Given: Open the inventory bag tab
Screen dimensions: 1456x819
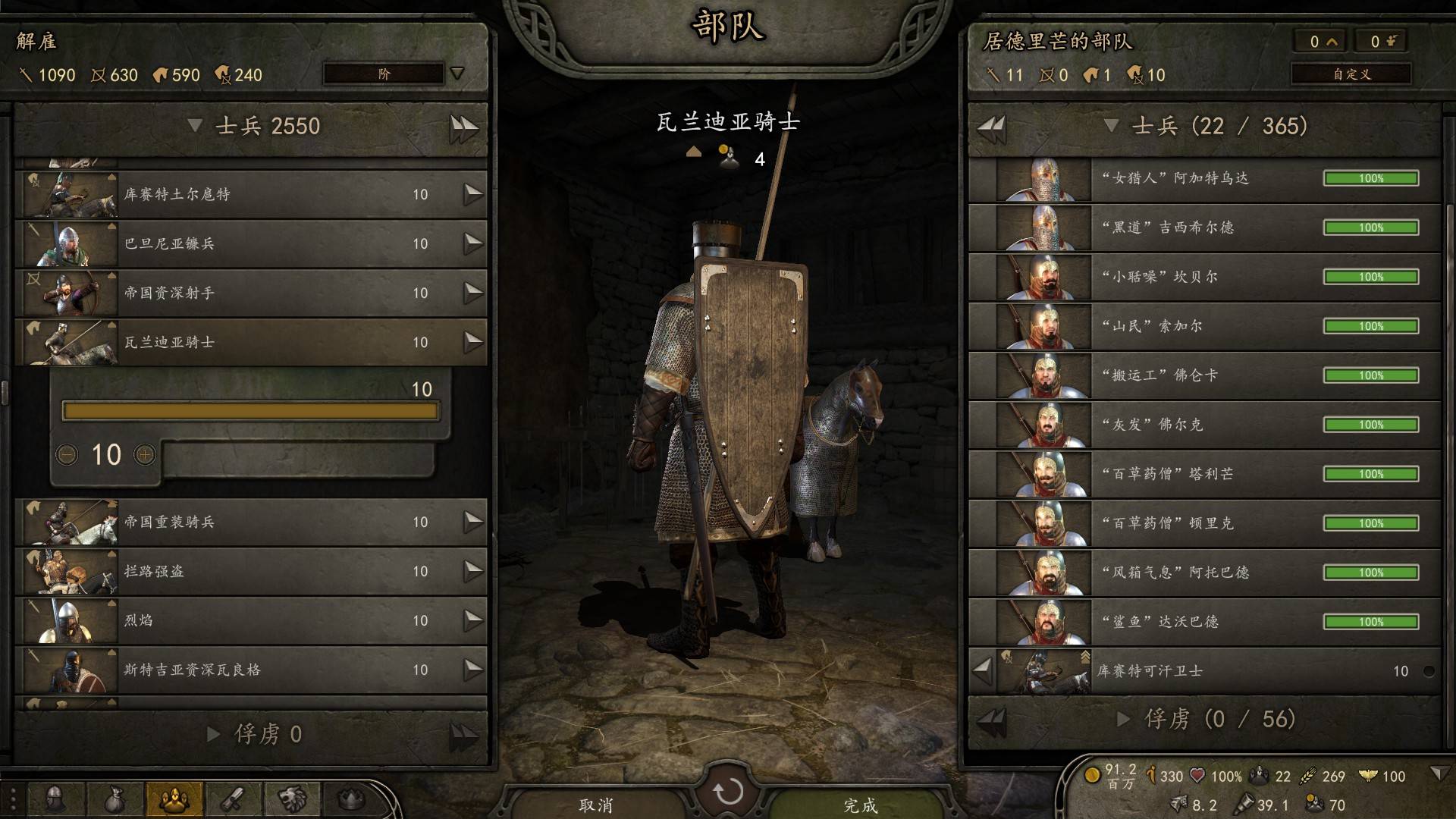Looking at the screenshot, I should (115, 799).
